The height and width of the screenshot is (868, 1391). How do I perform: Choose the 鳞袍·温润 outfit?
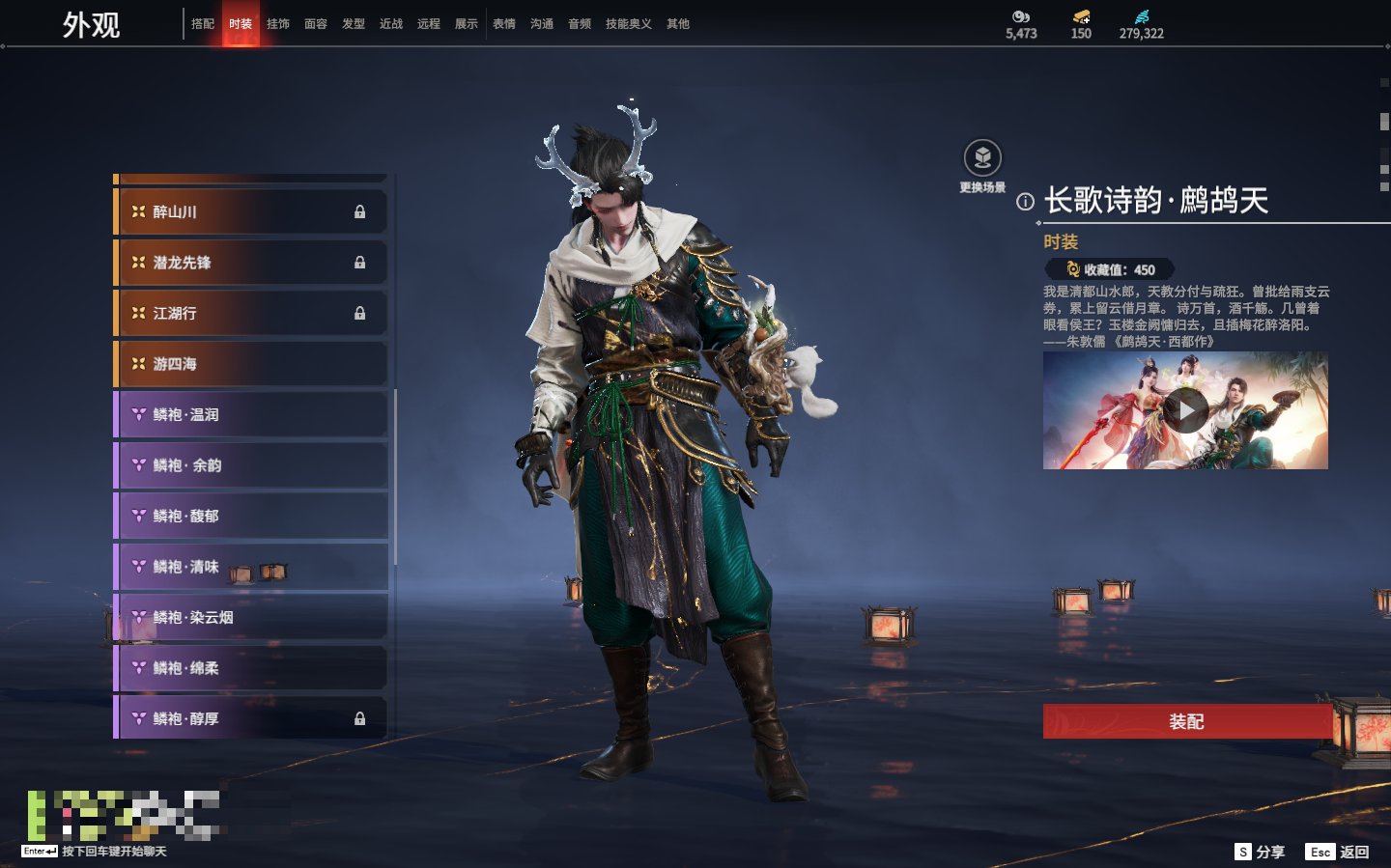coord(250,414)
